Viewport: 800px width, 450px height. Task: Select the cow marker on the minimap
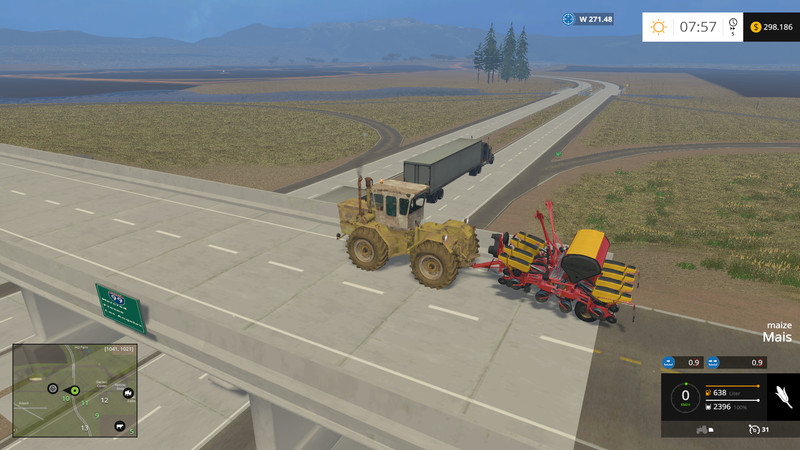(x=118, y=426)
